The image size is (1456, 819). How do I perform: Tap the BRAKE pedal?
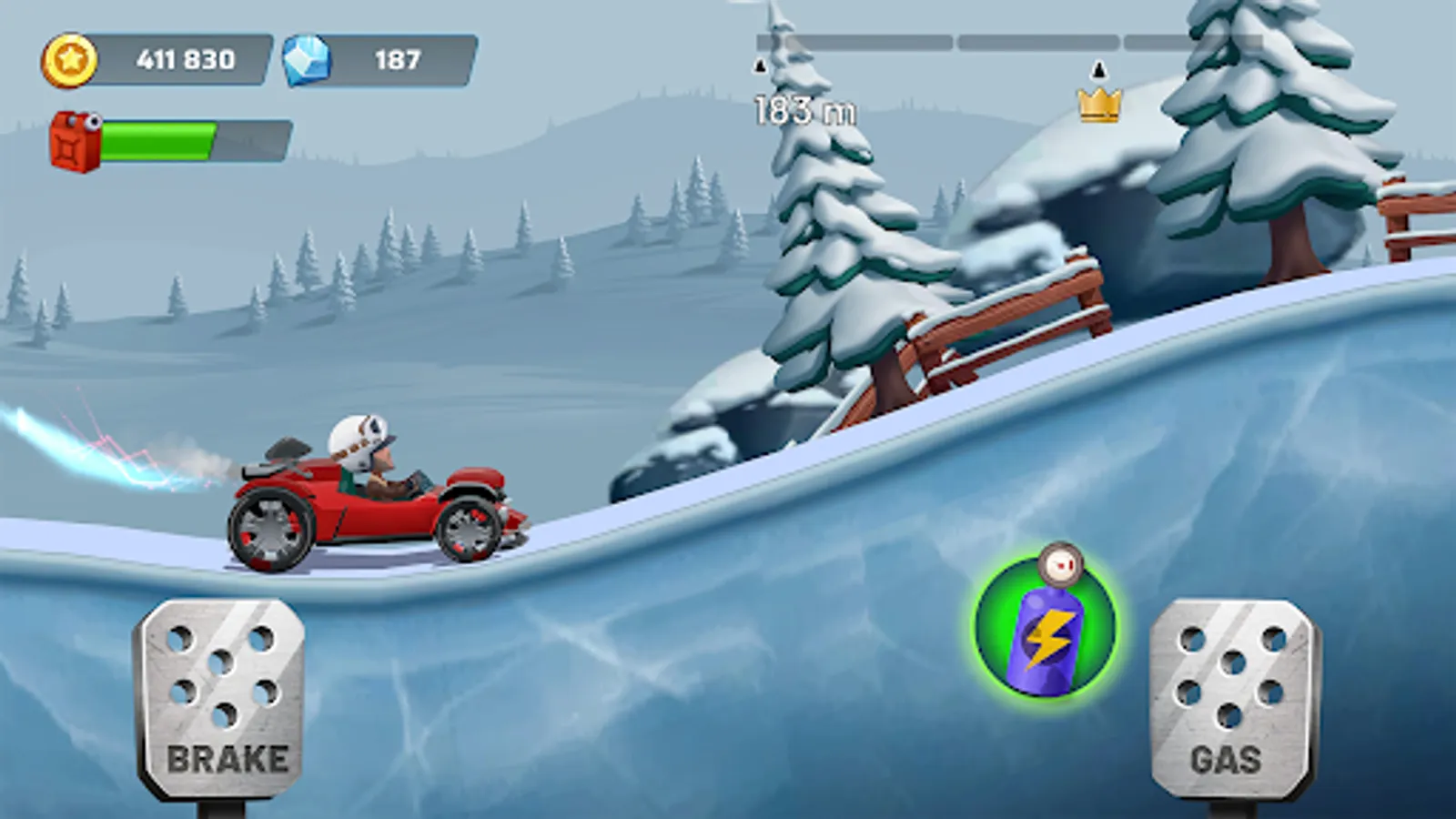coord(221,699)
